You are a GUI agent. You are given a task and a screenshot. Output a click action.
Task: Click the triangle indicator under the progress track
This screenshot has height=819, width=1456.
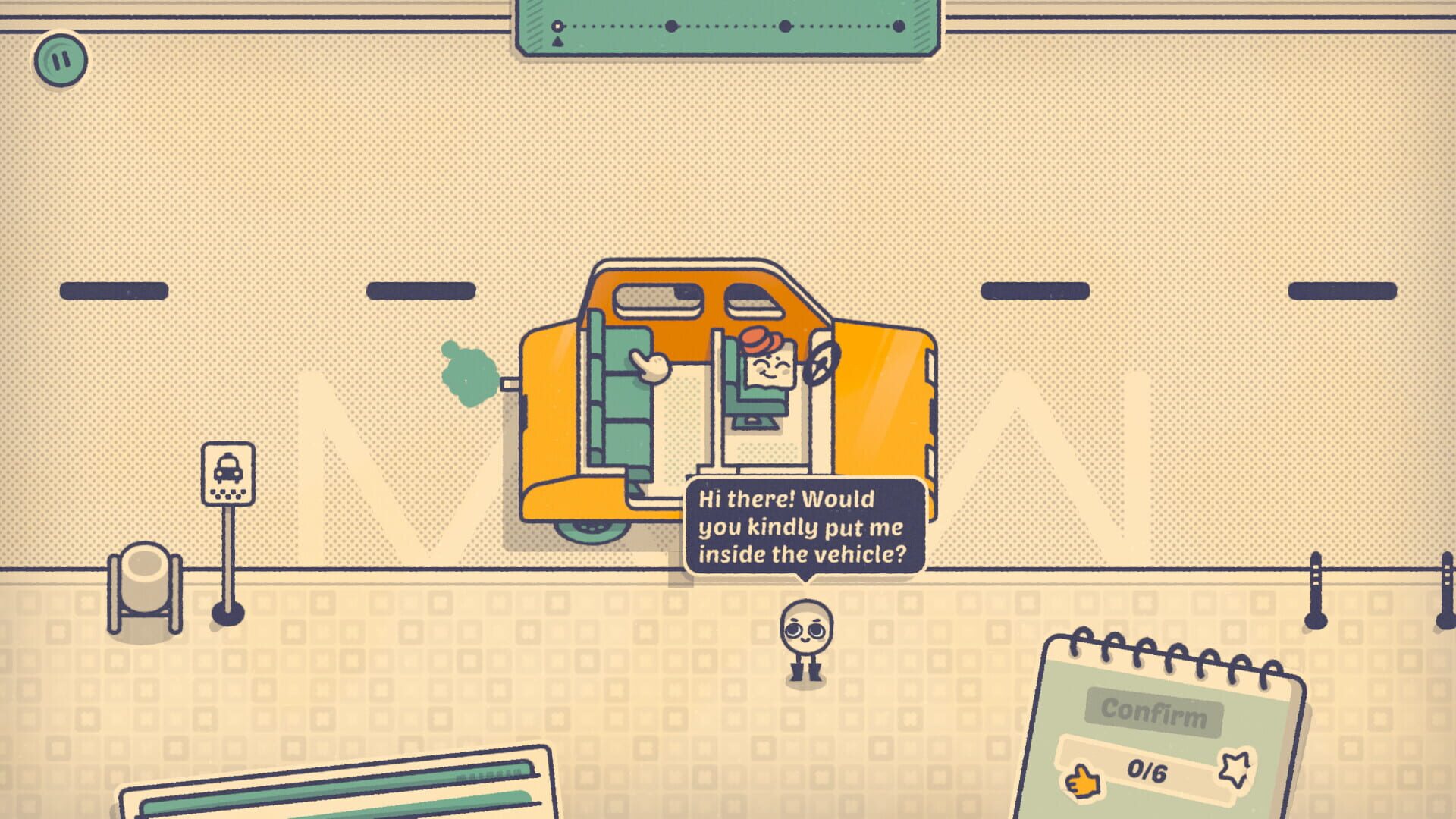pos(557,42)
